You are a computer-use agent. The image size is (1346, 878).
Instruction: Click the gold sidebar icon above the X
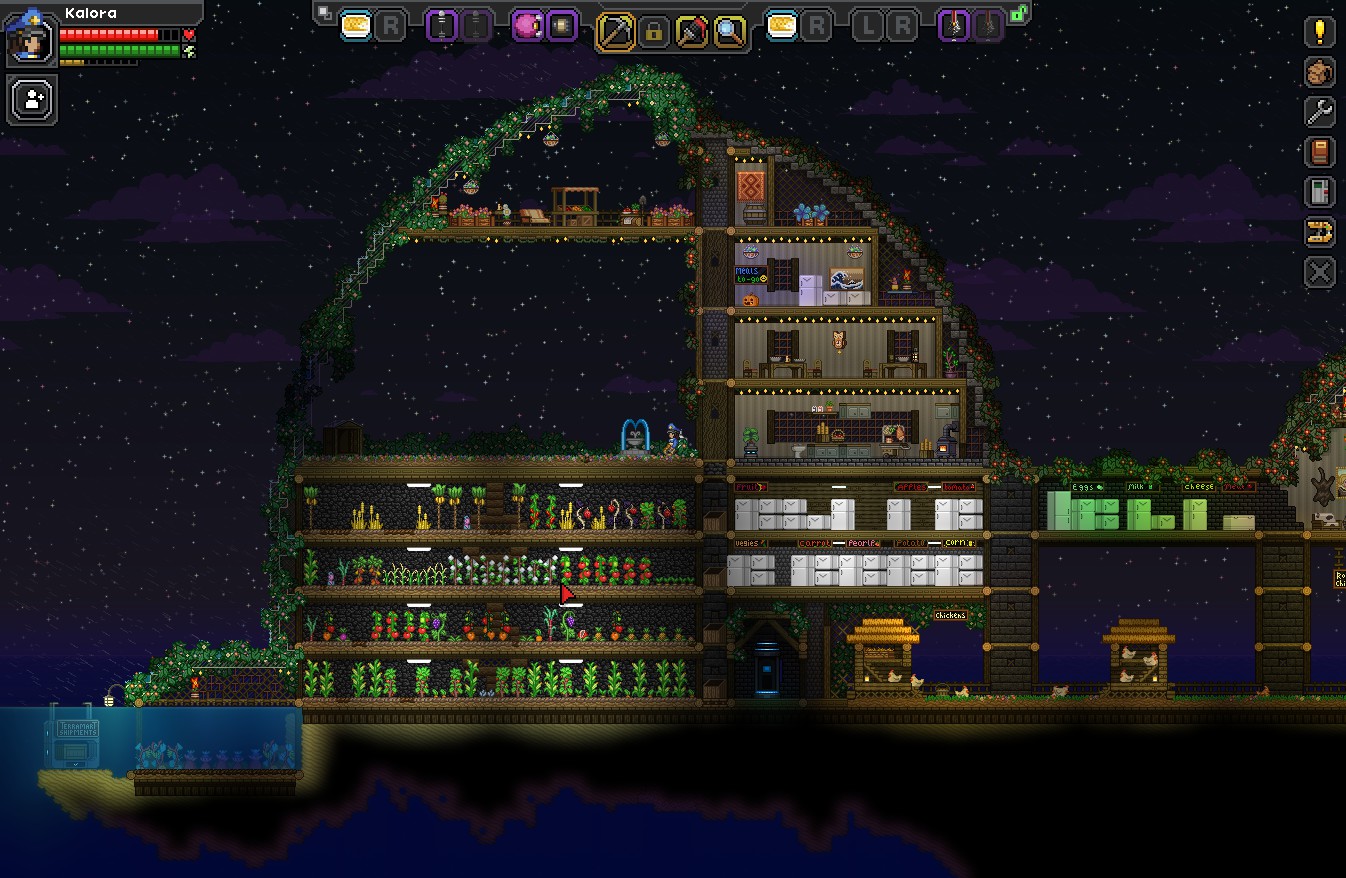(1320, 232)
